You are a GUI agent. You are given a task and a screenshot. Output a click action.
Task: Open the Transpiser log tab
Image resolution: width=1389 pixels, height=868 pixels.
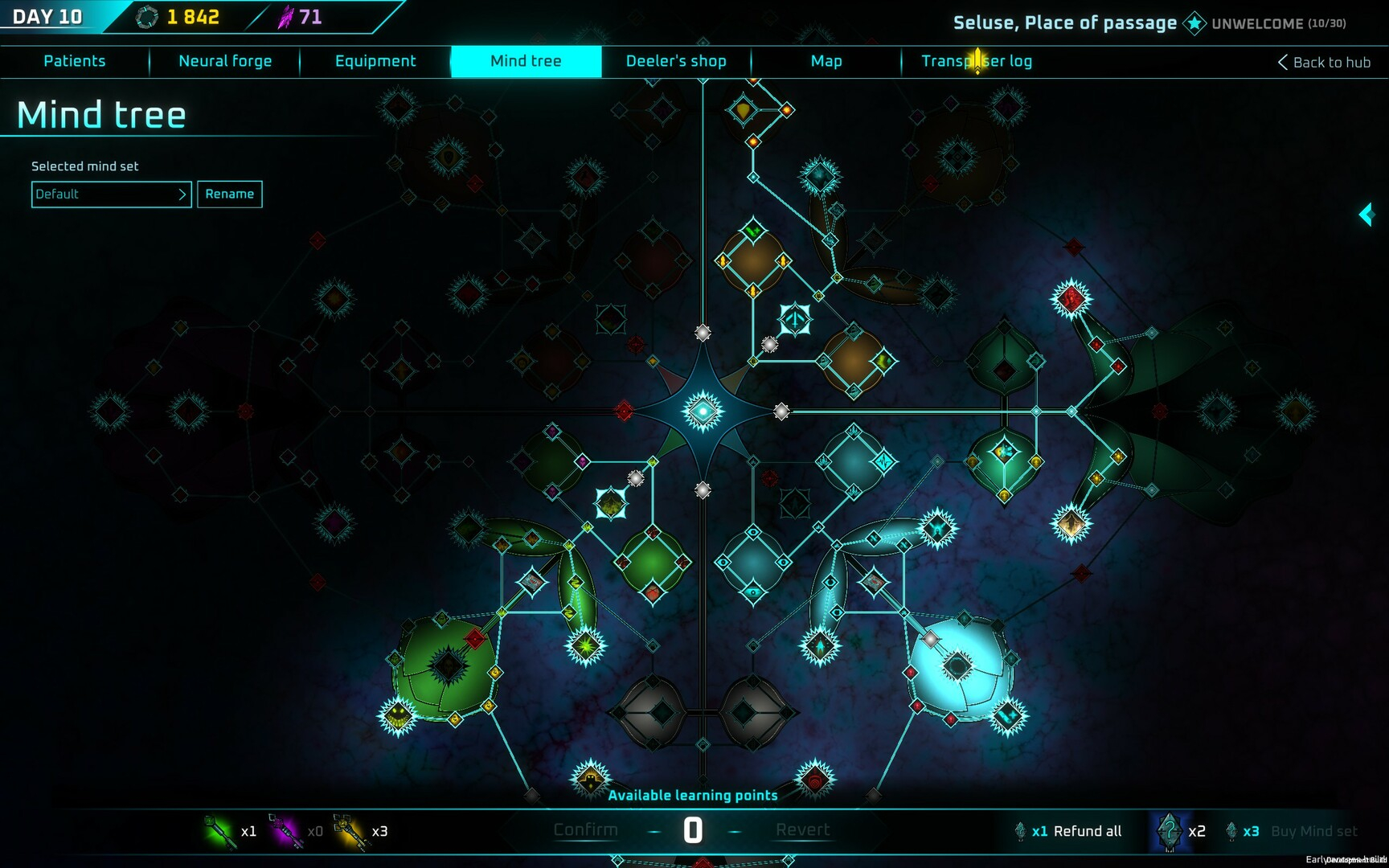(977, 61)
